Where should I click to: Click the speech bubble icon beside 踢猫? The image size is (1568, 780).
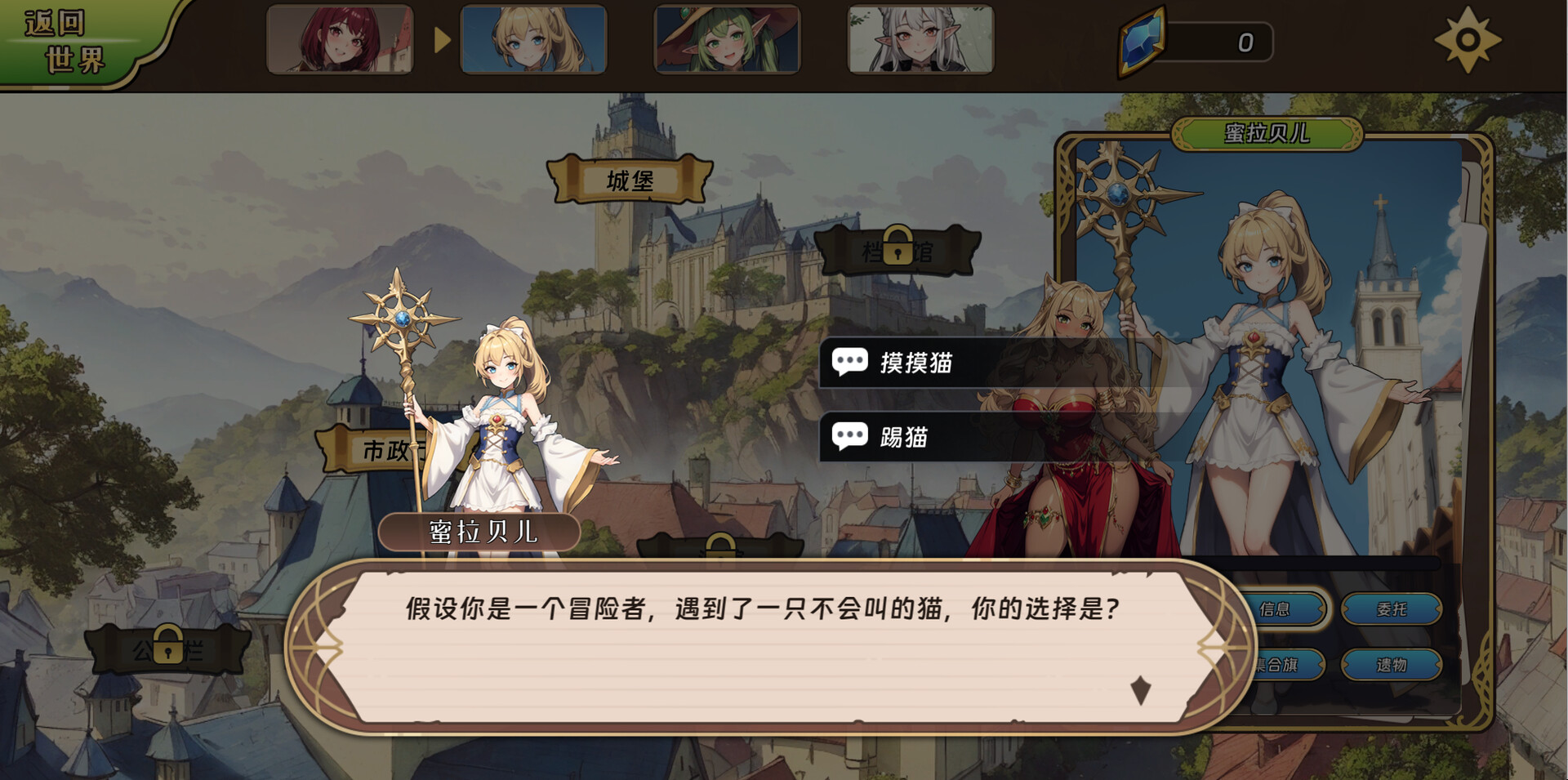pyautogui.click(x=850, y=436)
